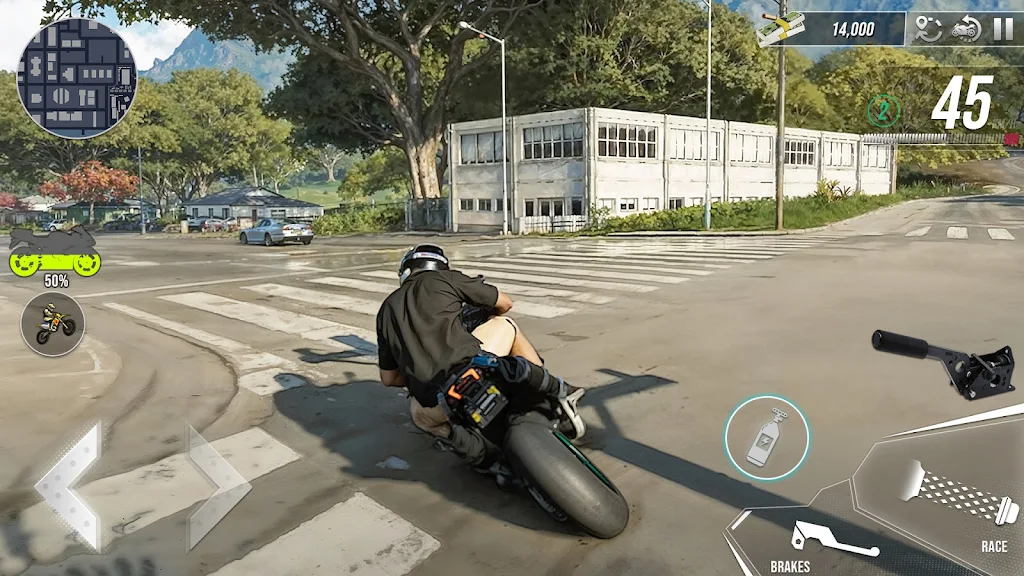Steer right with the right arrow
This screenshot has height=576, width=1024.
[x=217, y=486]
